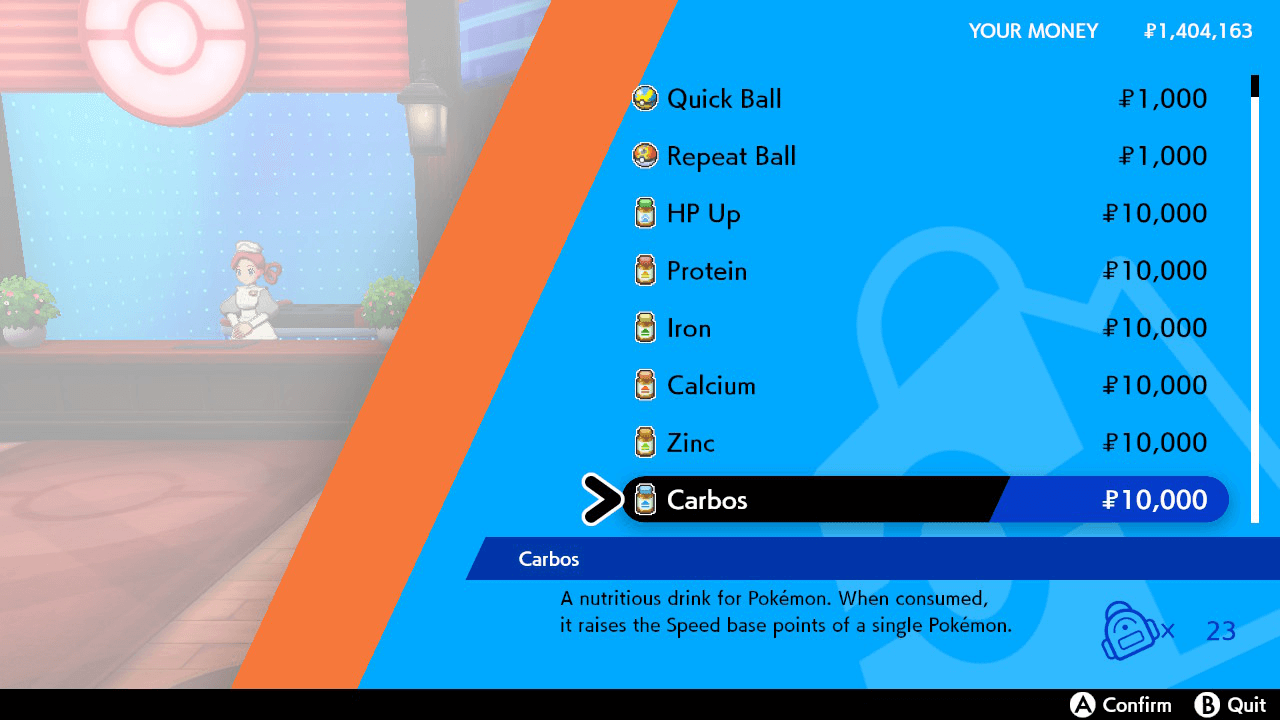This screenshot has width=1280, height=720.
Task: Click the scrollbar on the right edge
Action: pos(1254,300)
